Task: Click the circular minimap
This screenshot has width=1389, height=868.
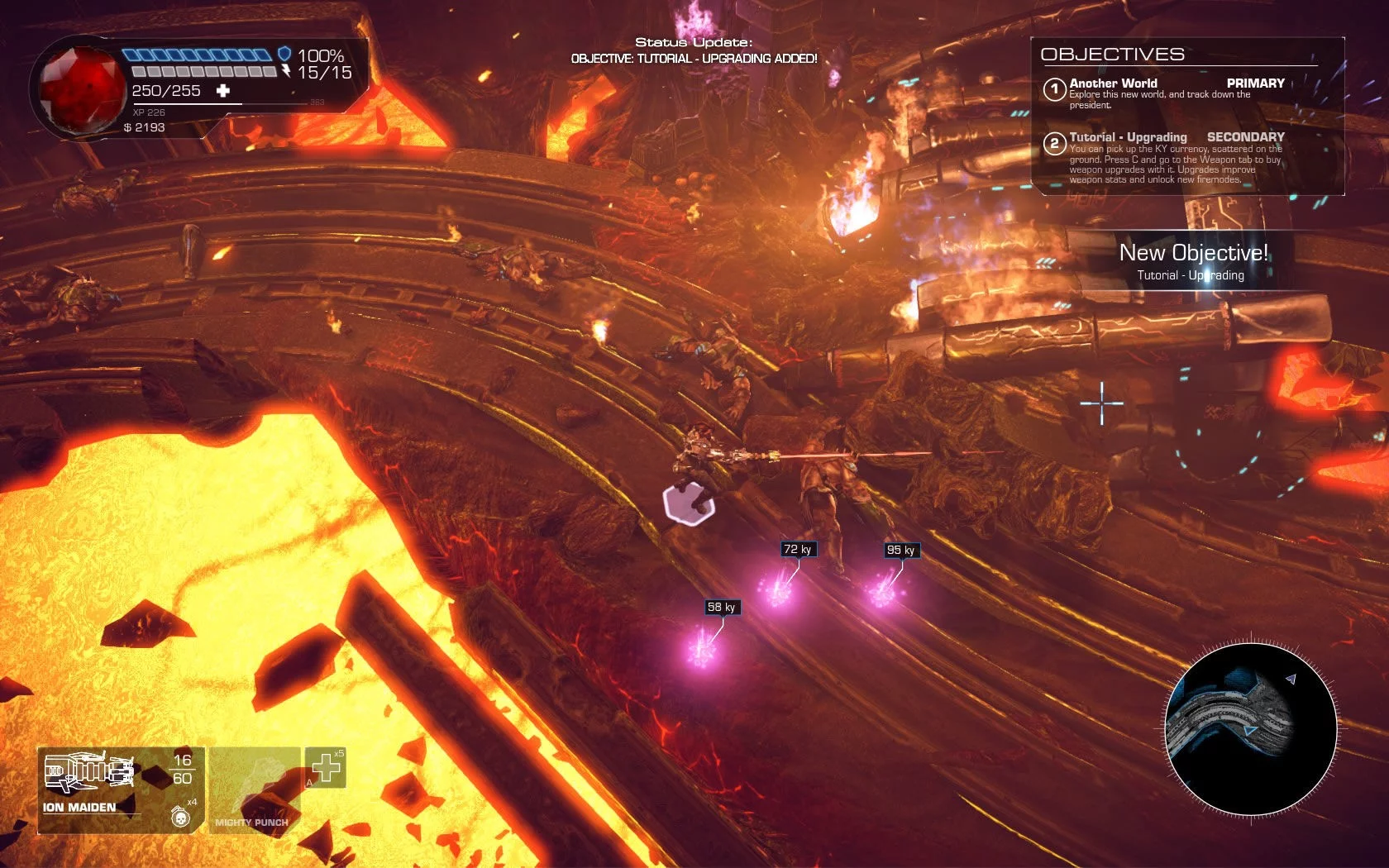Action: [x=1250, y=730]
